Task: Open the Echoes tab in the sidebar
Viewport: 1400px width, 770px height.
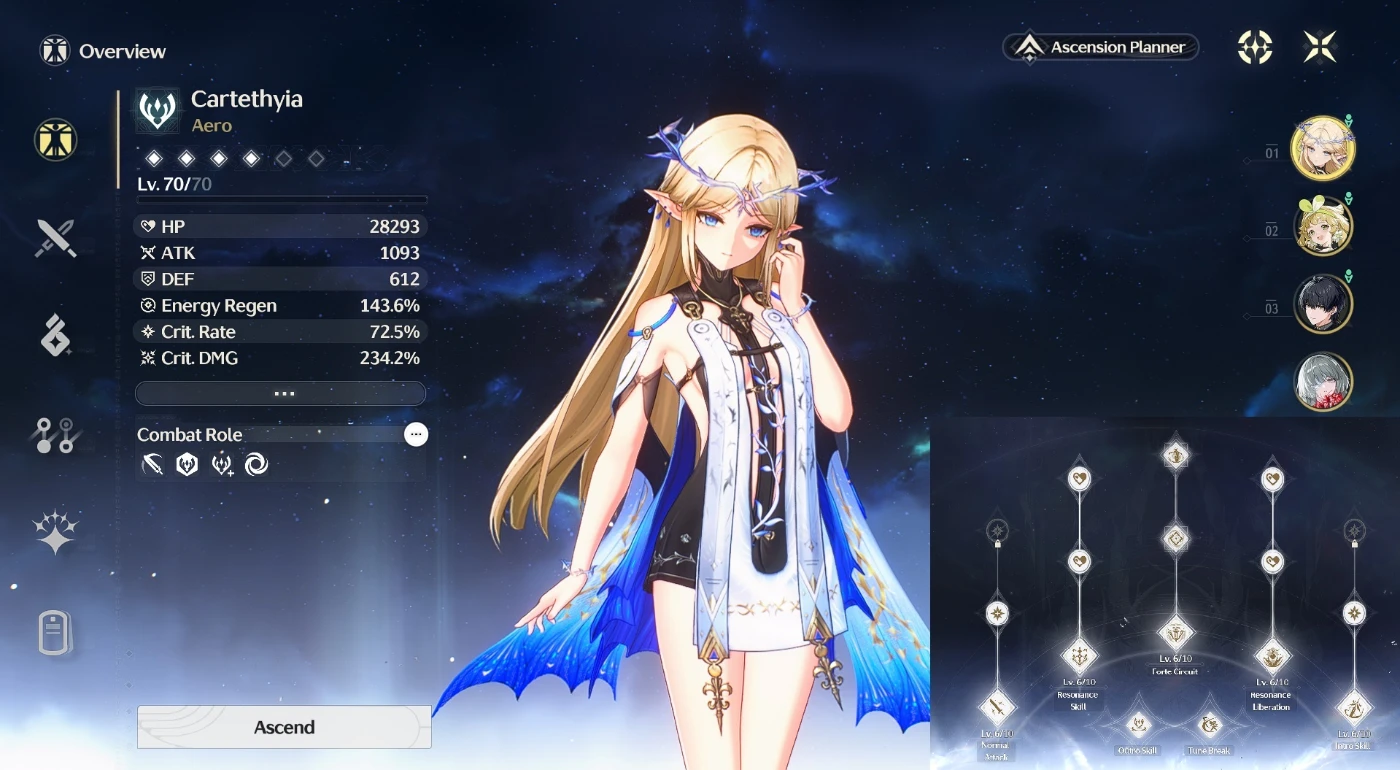Action: [x=56, y=336]
